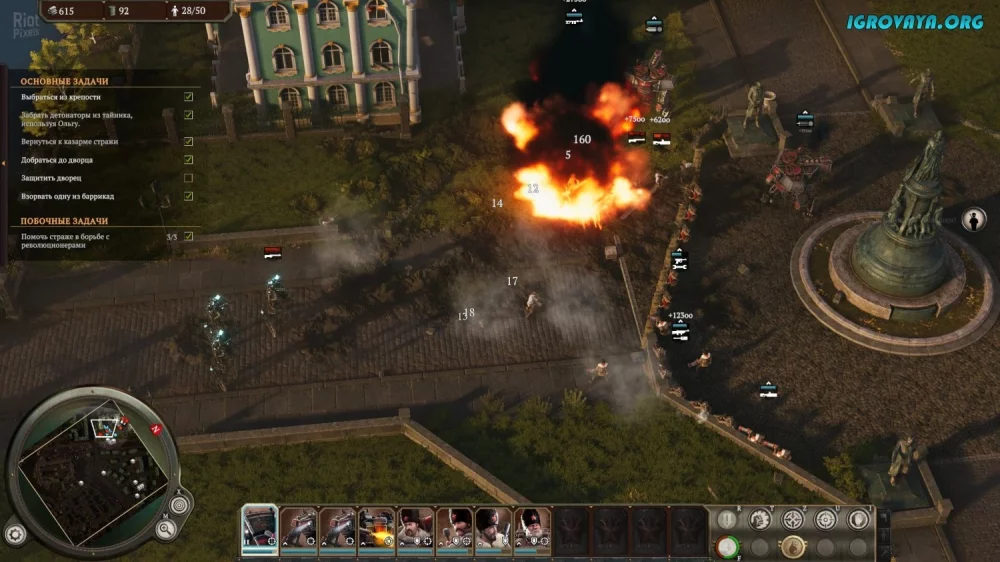
Task: Select the highlighted first unit portrait
Action: point(259,528)
